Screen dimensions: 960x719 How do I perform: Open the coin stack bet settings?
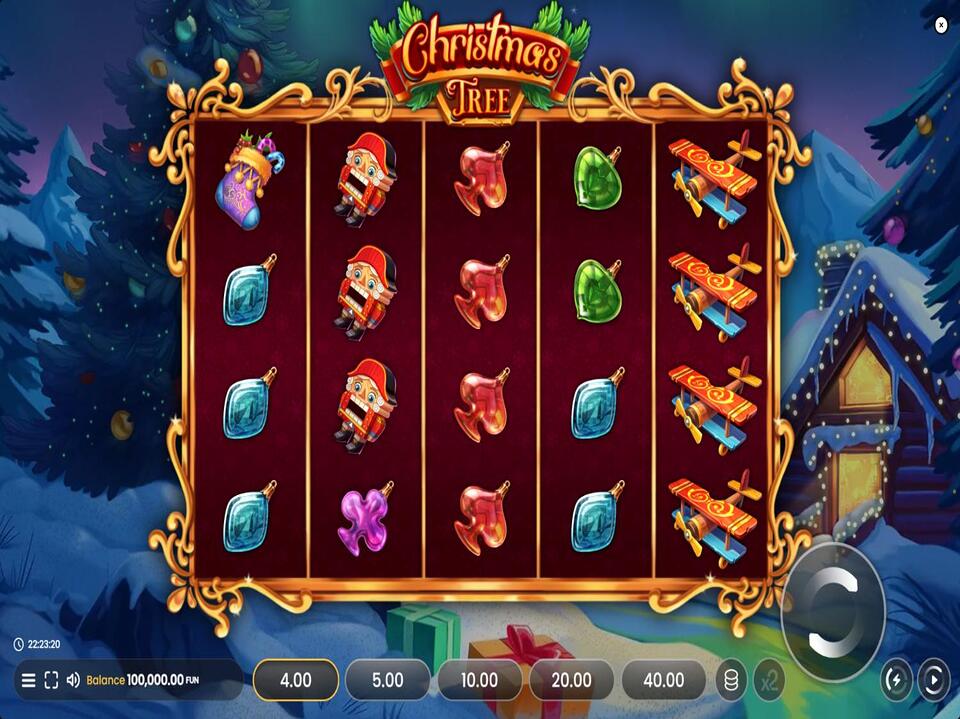731,680
